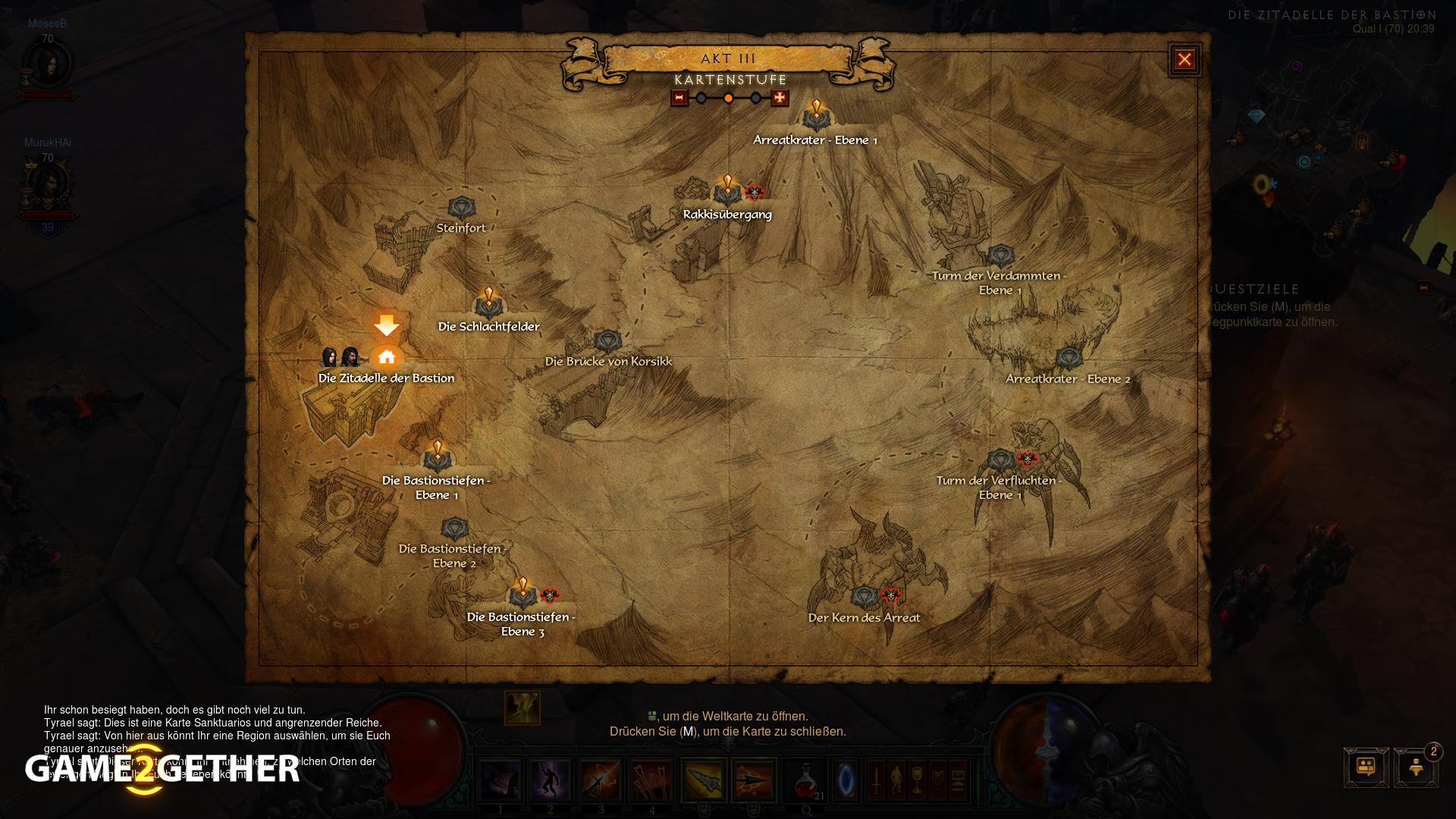Choose Turm der Verfluchten - Ebene 1 waypoint
The height and width of the screenshot is (819, 1456).
coord(1000,460)
